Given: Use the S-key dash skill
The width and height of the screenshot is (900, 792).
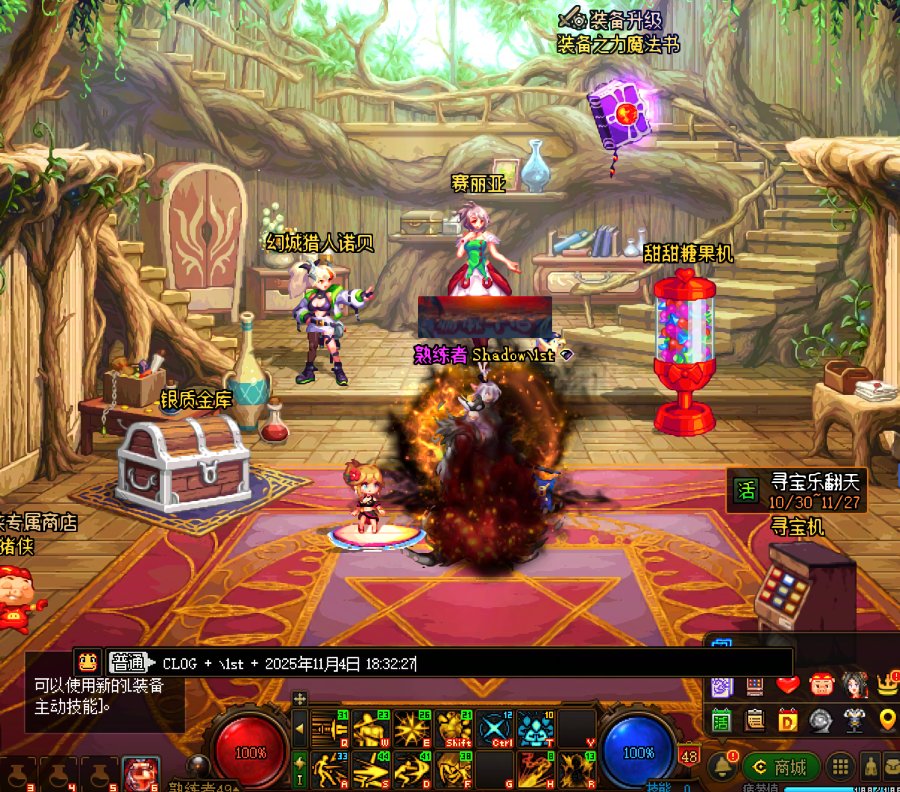Looking at the screenshot, I should [x=370, y=770].
